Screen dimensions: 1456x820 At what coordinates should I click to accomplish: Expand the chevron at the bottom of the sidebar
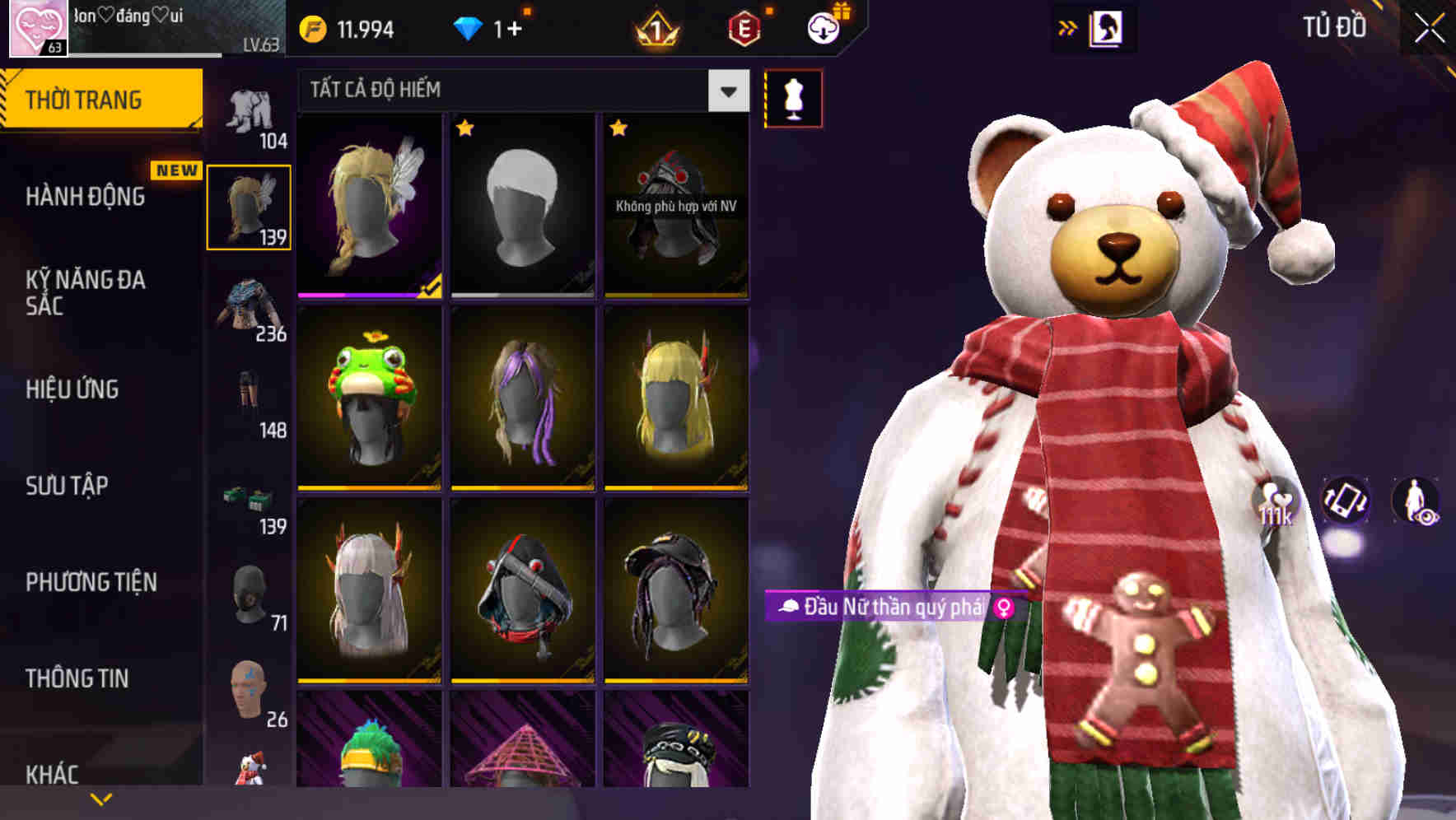pyautogui.click(x=102, y=799)
